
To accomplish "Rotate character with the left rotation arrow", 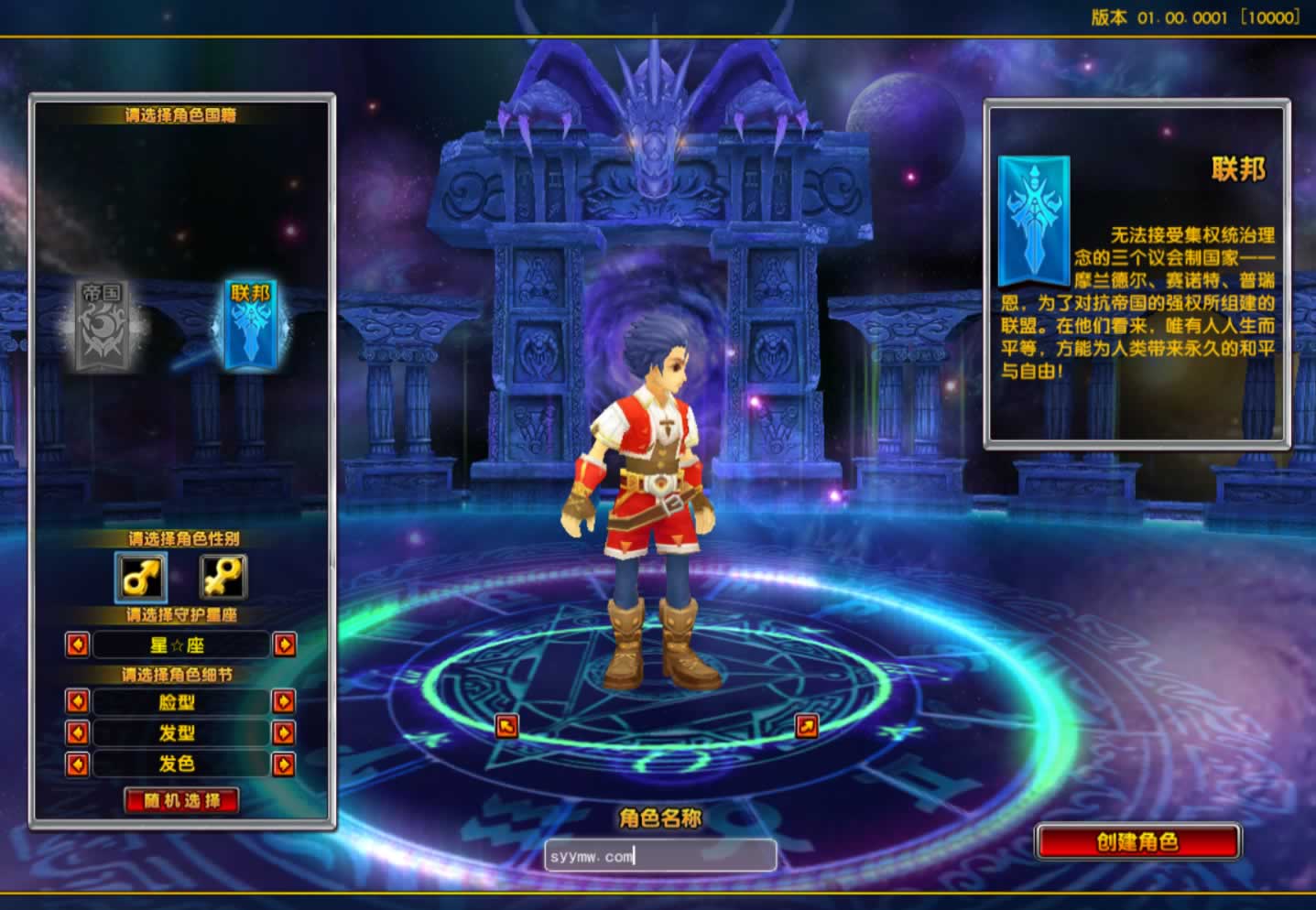I will pos(506,726).
